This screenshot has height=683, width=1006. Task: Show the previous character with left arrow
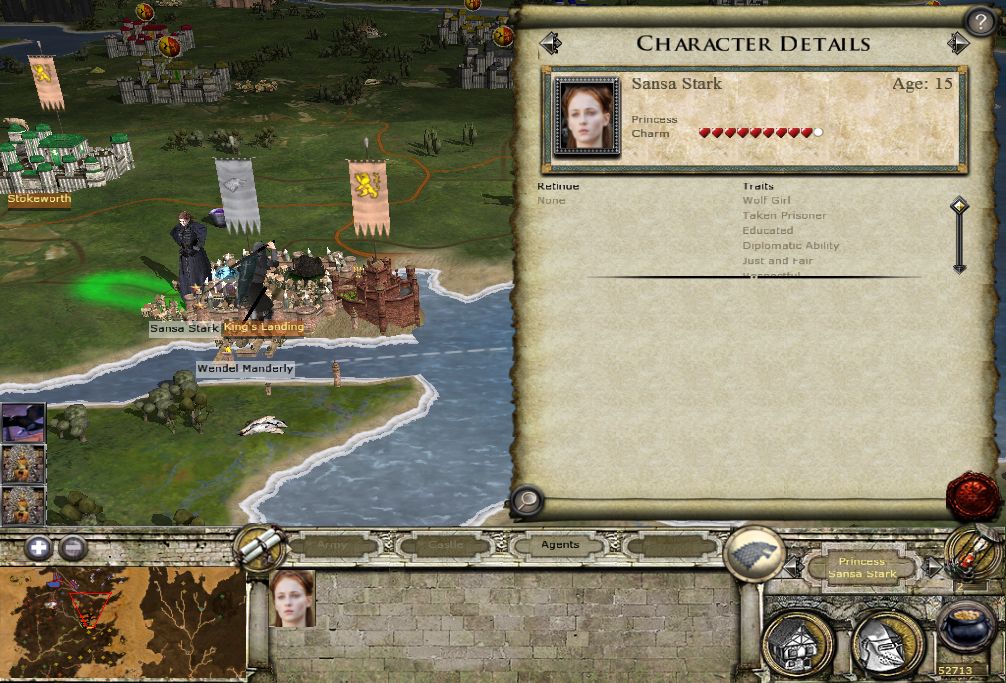tap(550, 44)
